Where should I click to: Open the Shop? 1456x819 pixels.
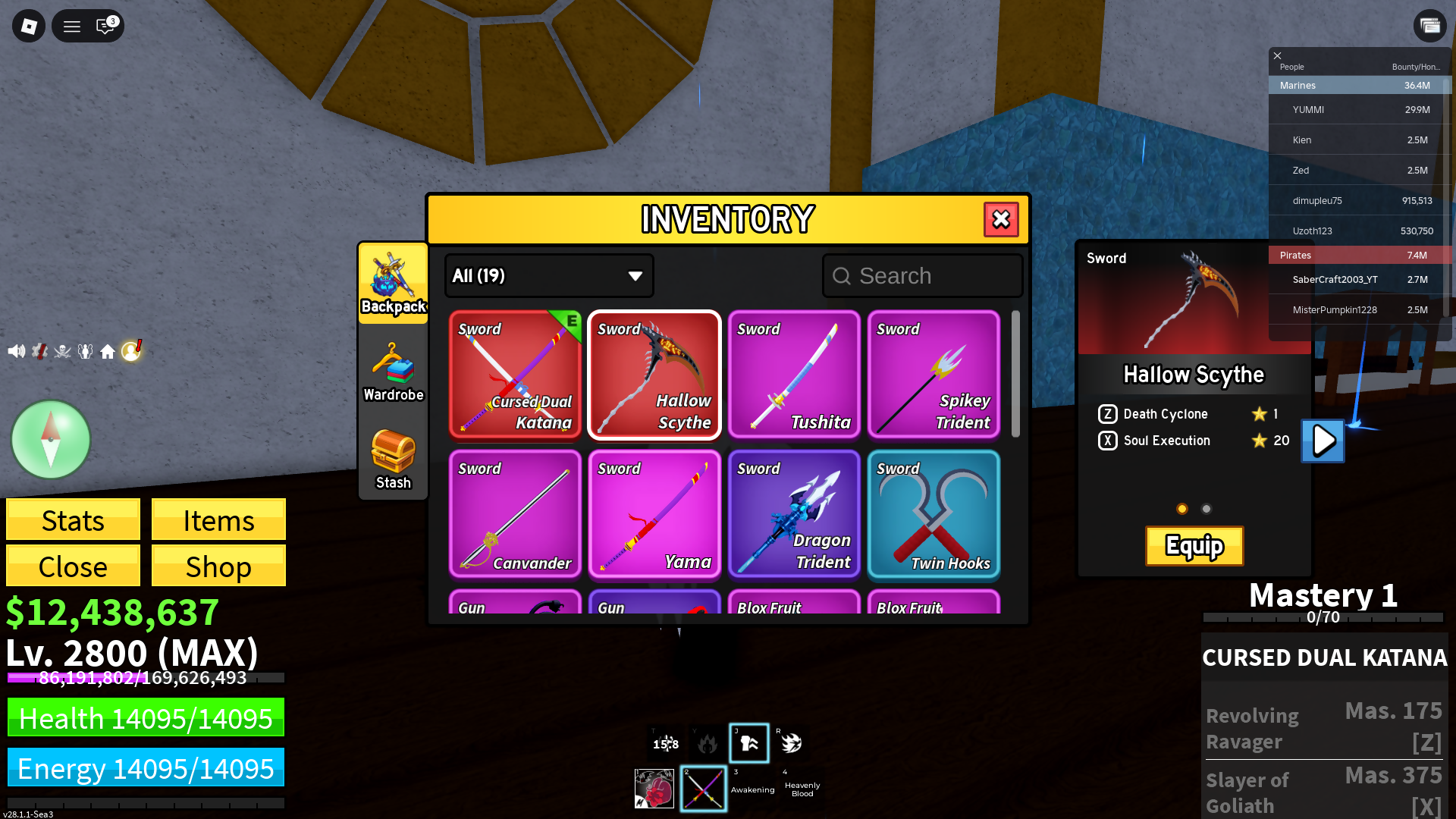click(218, 566)
